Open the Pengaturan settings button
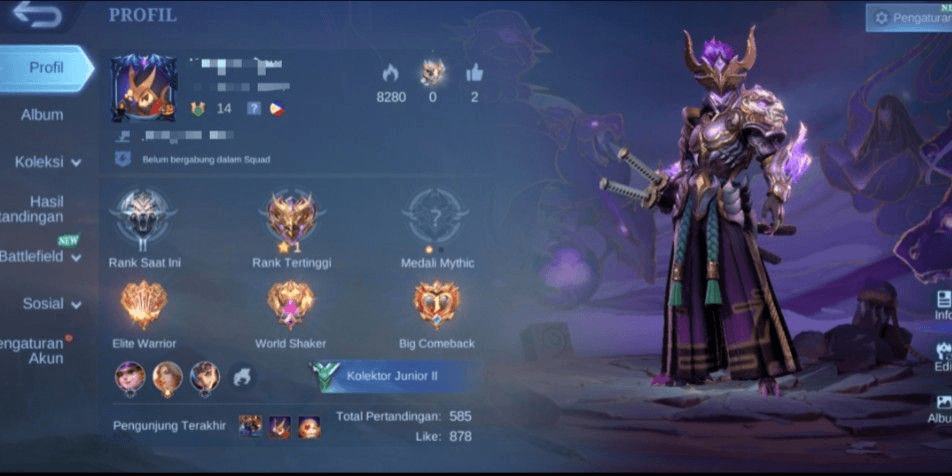Viewport: 952px width, 476px height. point(908,17)
